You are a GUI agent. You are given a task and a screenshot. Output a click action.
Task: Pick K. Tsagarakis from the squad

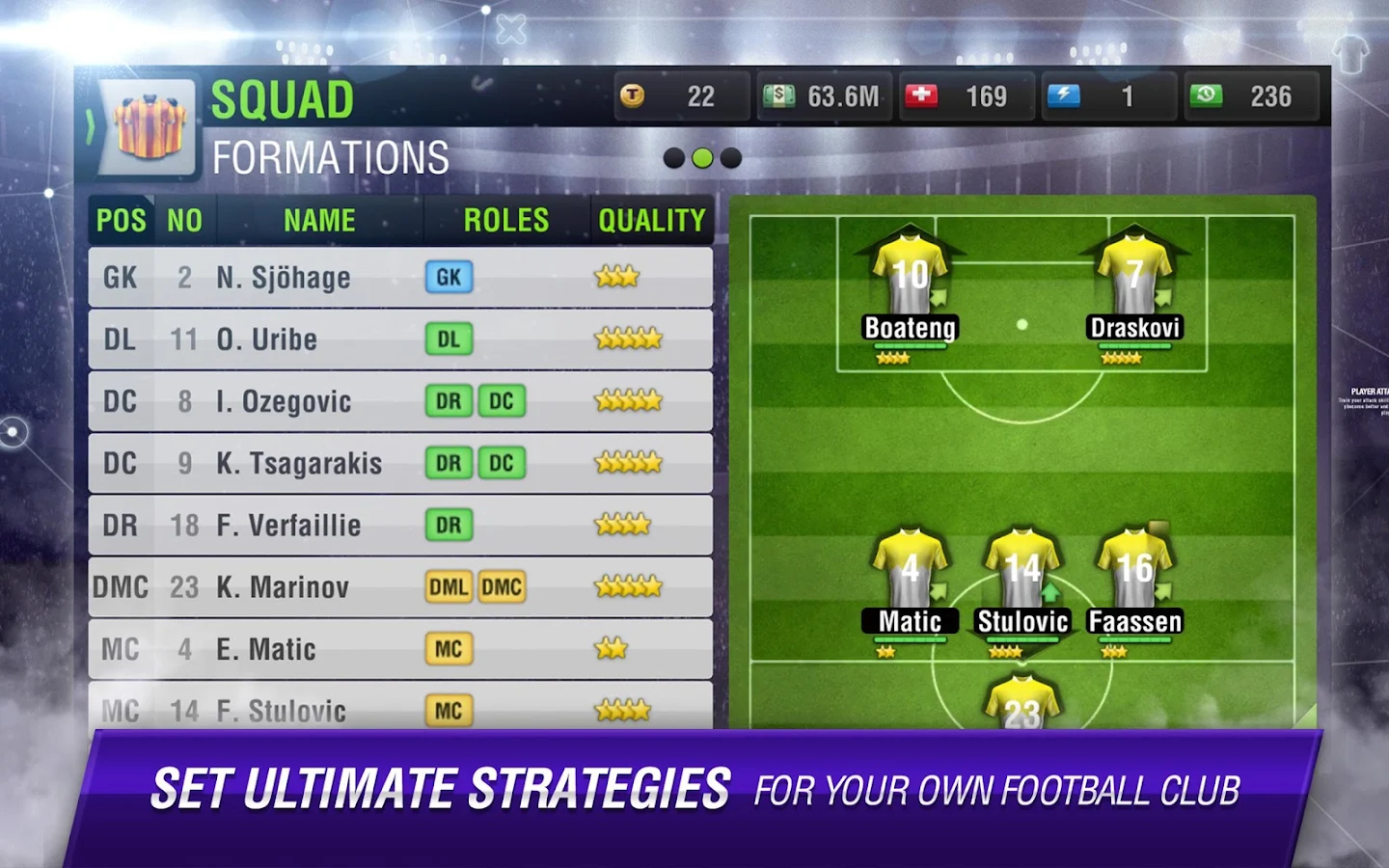tap(399, 463)
